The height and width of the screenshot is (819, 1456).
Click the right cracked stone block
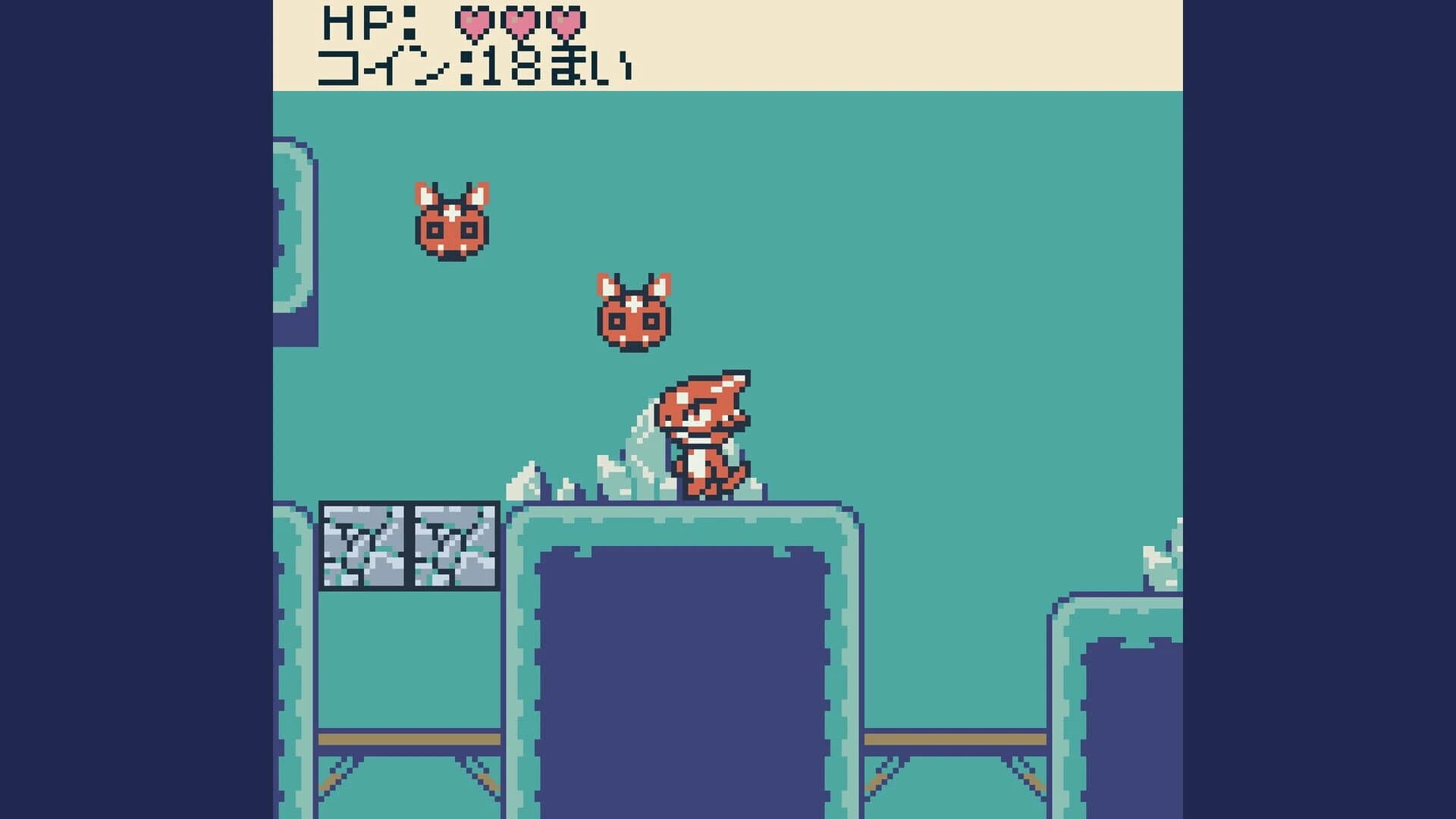pyautogui.click(x=455, y=546)
